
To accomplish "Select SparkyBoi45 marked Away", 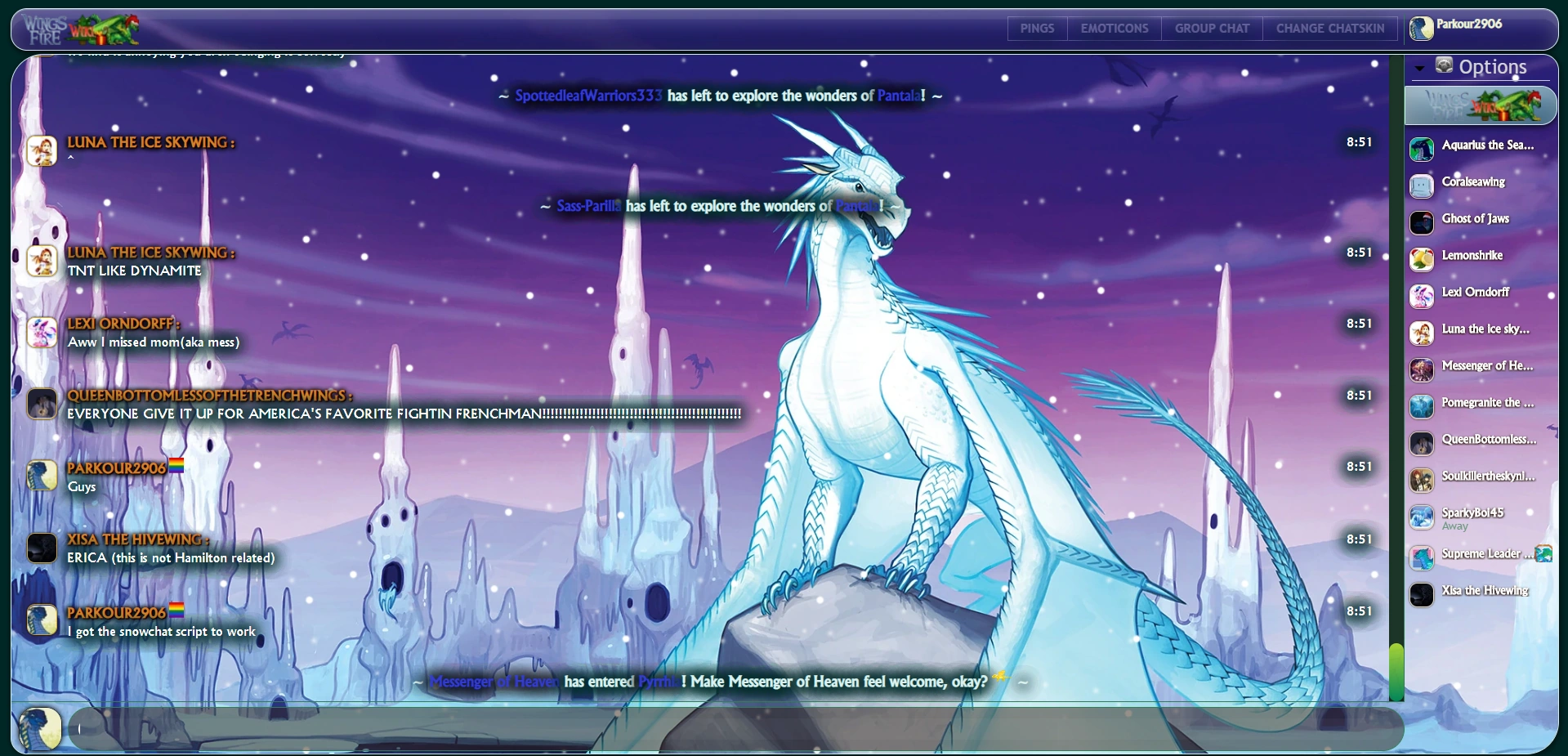I will 1472,513.
